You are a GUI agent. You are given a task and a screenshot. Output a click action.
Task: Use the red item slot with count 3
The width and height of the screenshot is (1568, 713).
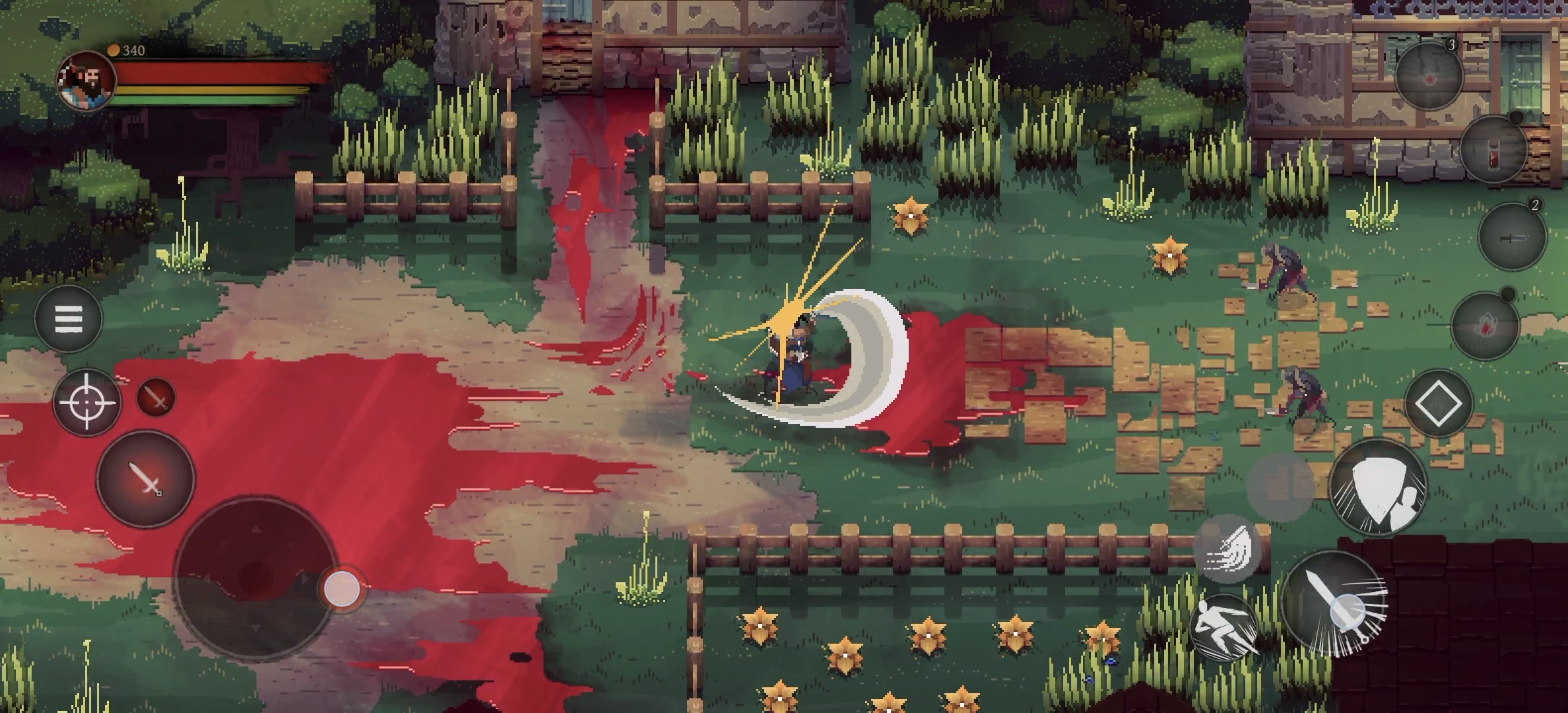pyautogui.click(x=1429, y=76)
